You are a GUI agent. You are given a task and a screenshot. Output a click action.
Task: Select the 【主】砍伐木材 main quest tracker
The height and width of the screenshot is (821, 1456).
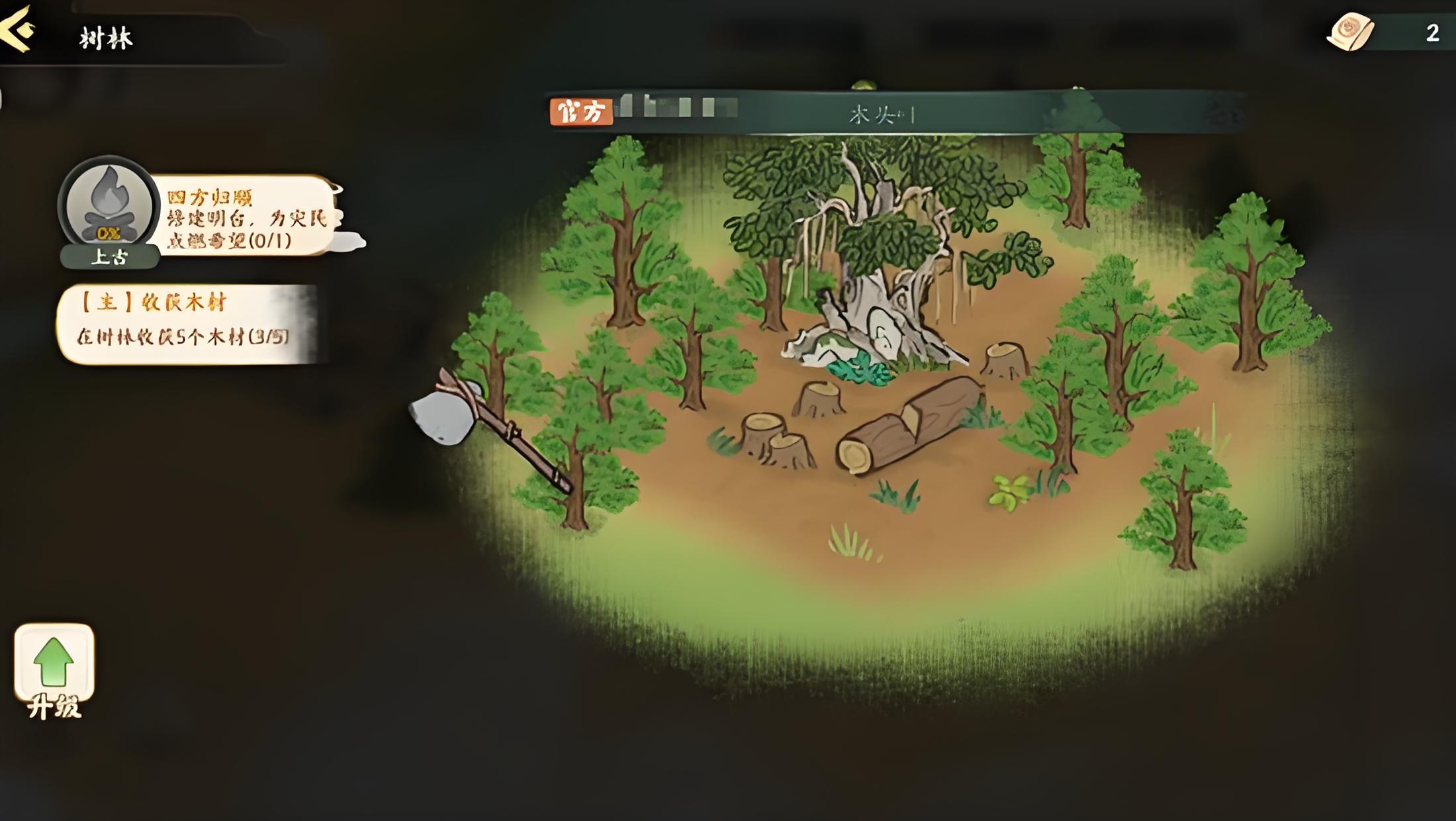click(x=189, y=324)
